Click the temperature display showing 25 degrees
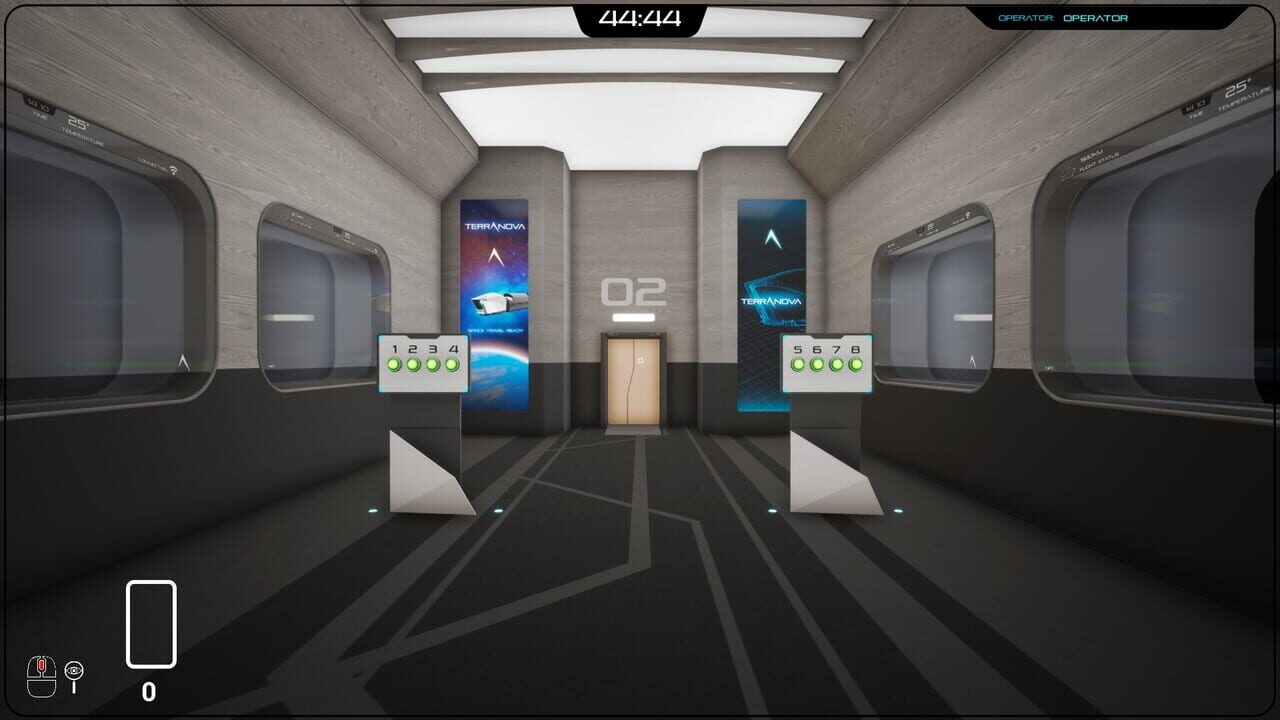The width and height of the screenshot is (1280, 720). pos(77,122)
